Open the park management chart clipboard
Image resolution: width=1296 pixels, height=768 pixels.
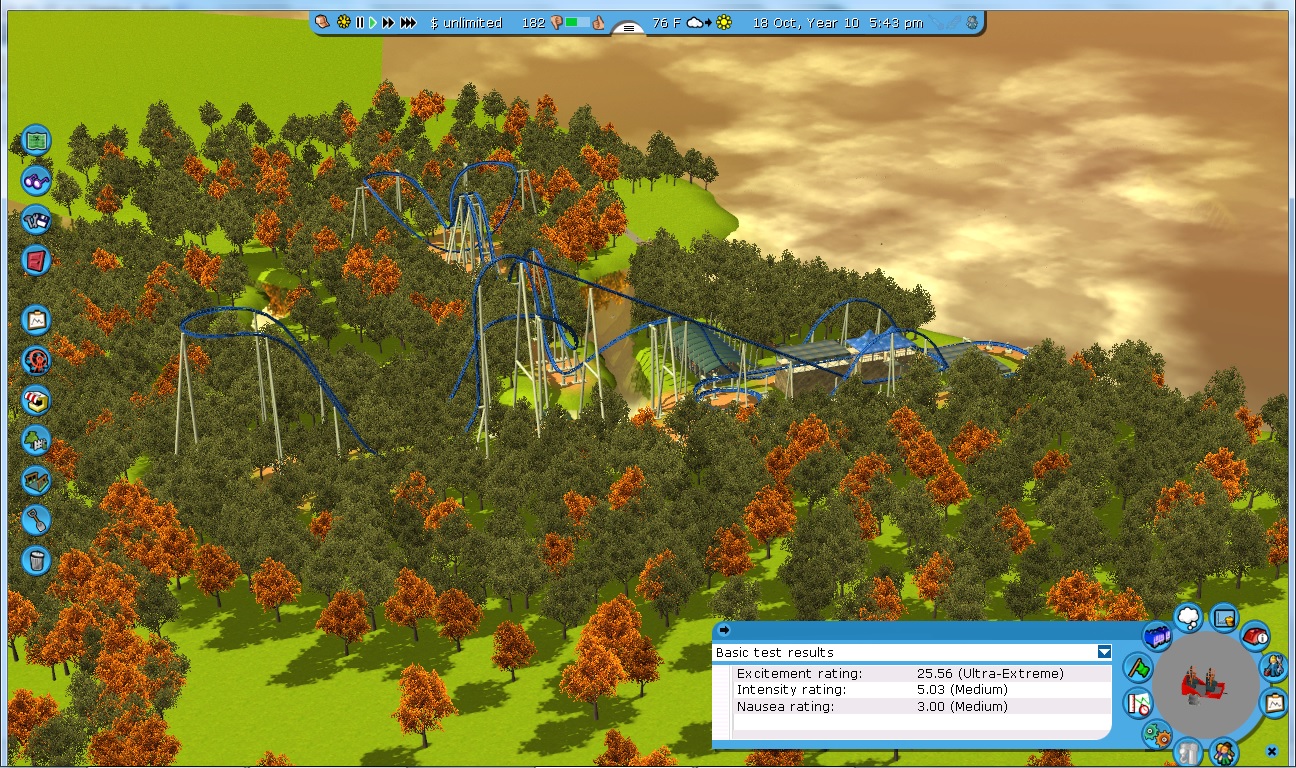pos(36,320)
